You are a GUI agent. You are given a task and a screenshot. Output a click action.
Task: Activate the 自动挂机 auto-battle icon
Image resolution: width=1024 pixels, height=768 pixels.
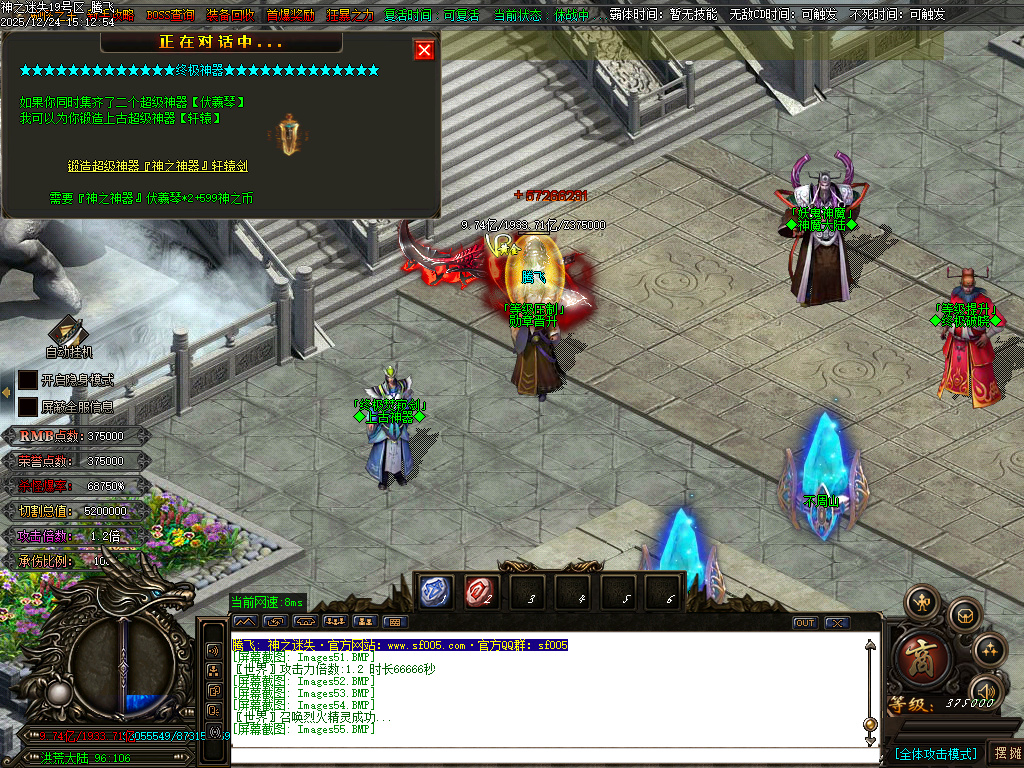pyautogui.click(x=68, y=333)
